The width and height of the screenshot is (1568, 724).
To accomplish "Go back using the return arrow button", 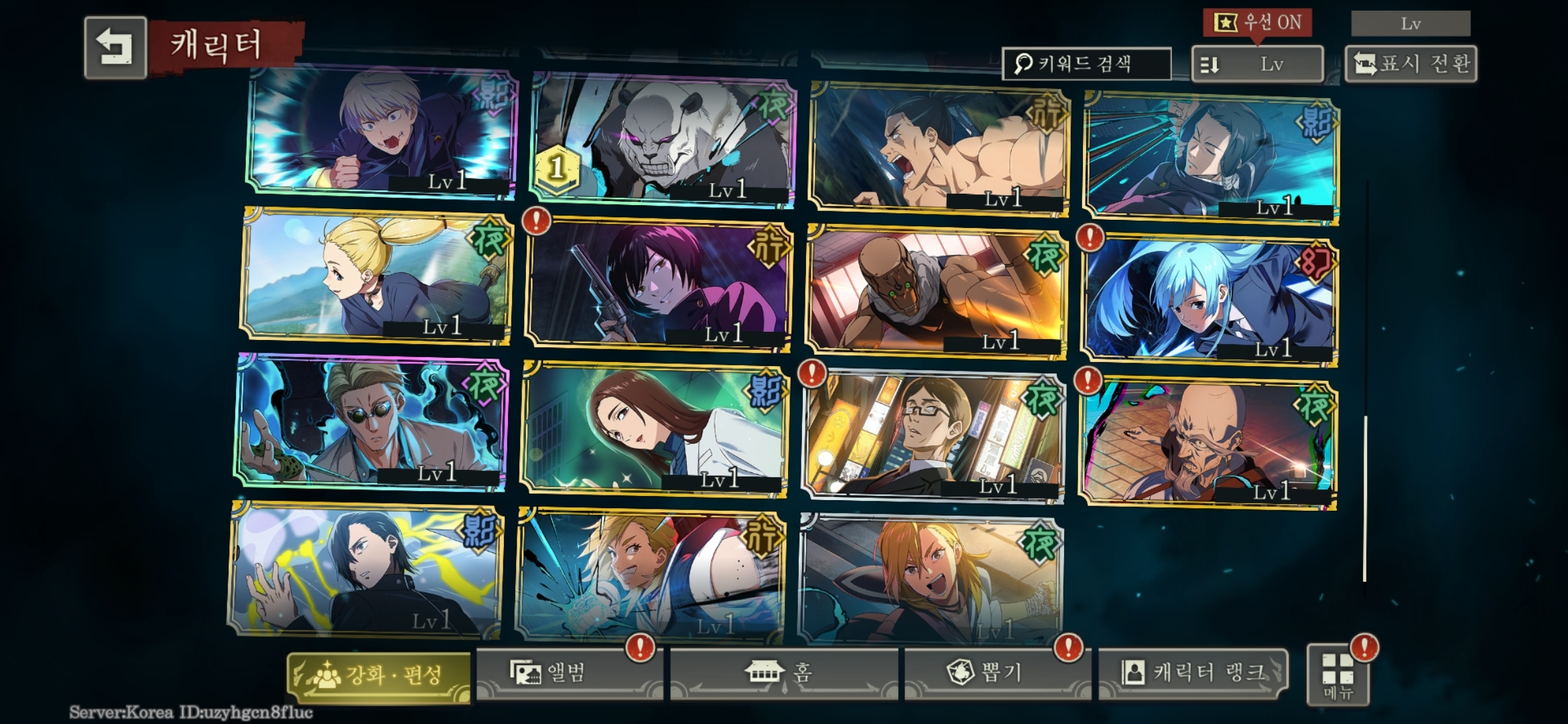I will 115,47.
